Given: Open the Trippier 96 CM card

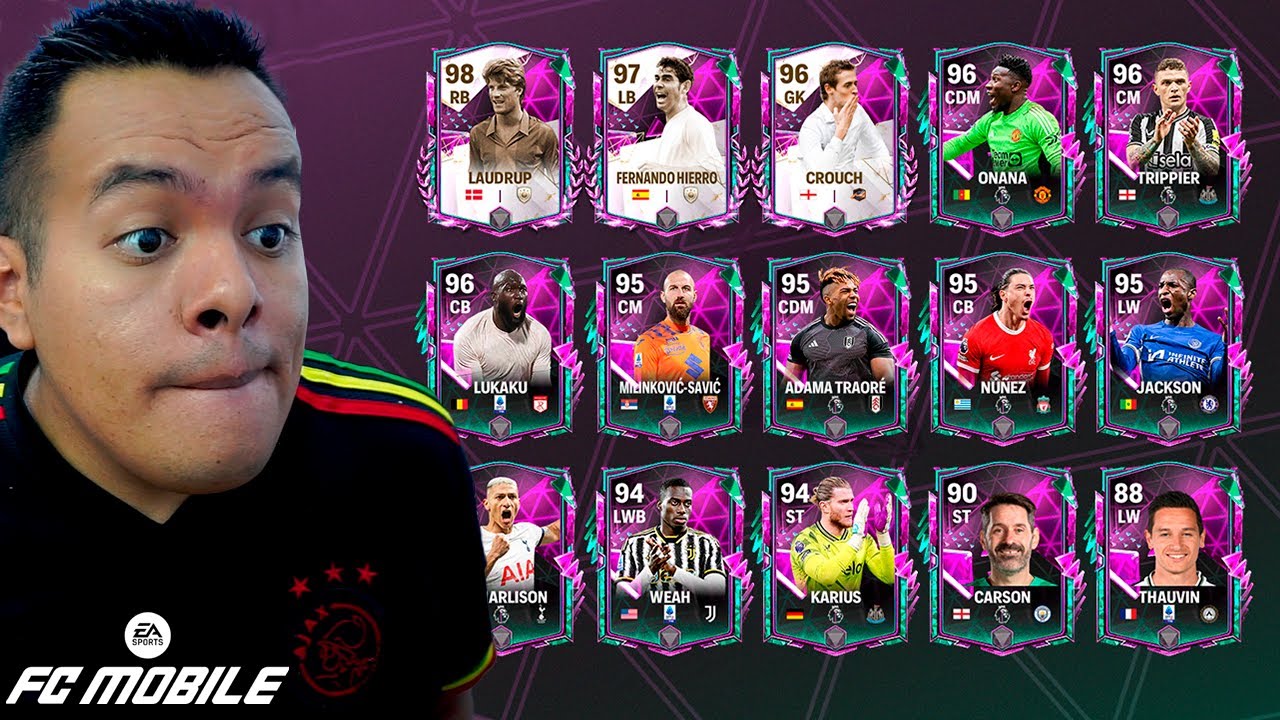Looking at the screenshot, I should click(1168, 135).
